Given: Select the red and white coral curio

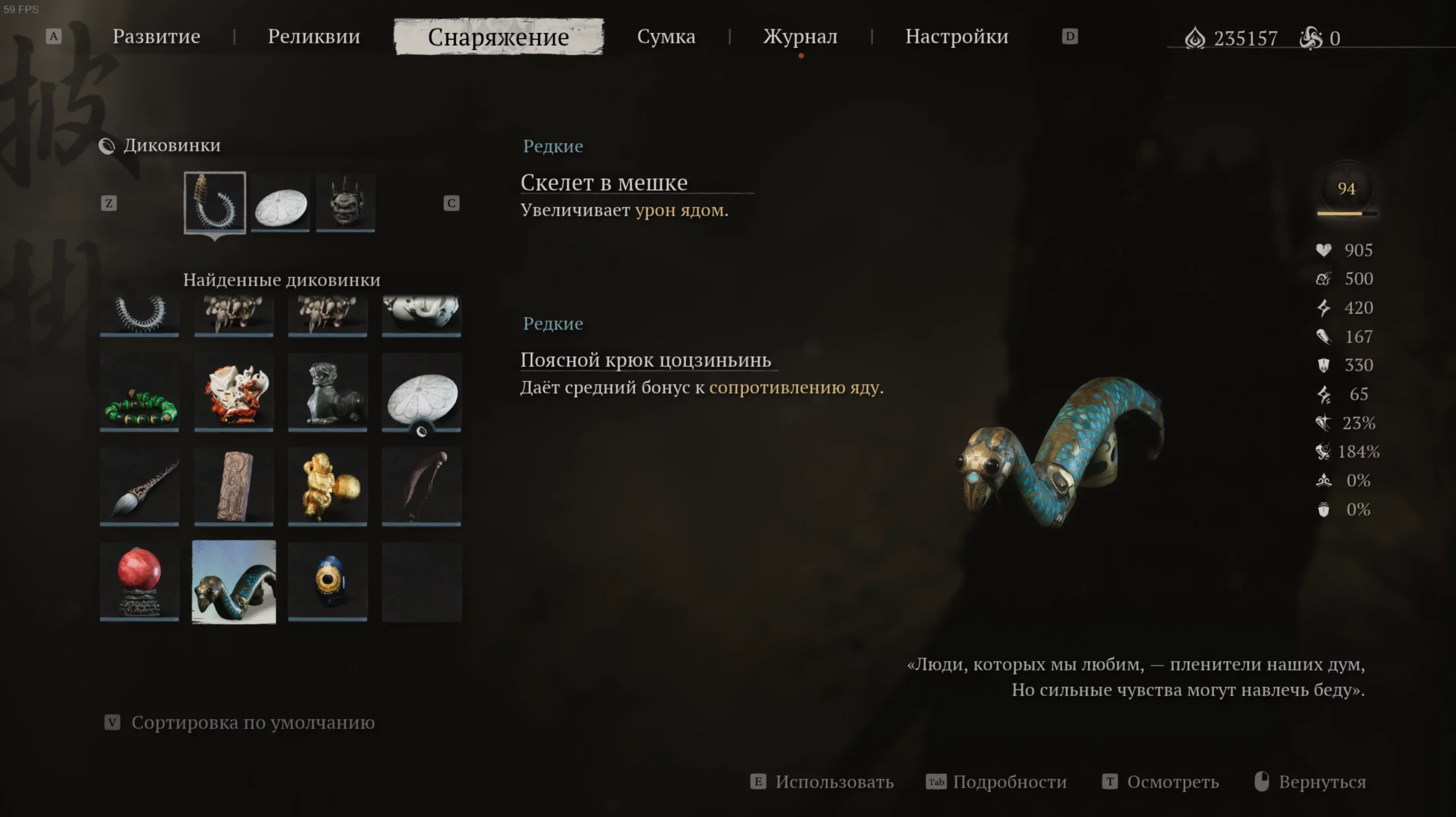Looking at the screenshot, I should pyautogui.click(x=234, y=392).
